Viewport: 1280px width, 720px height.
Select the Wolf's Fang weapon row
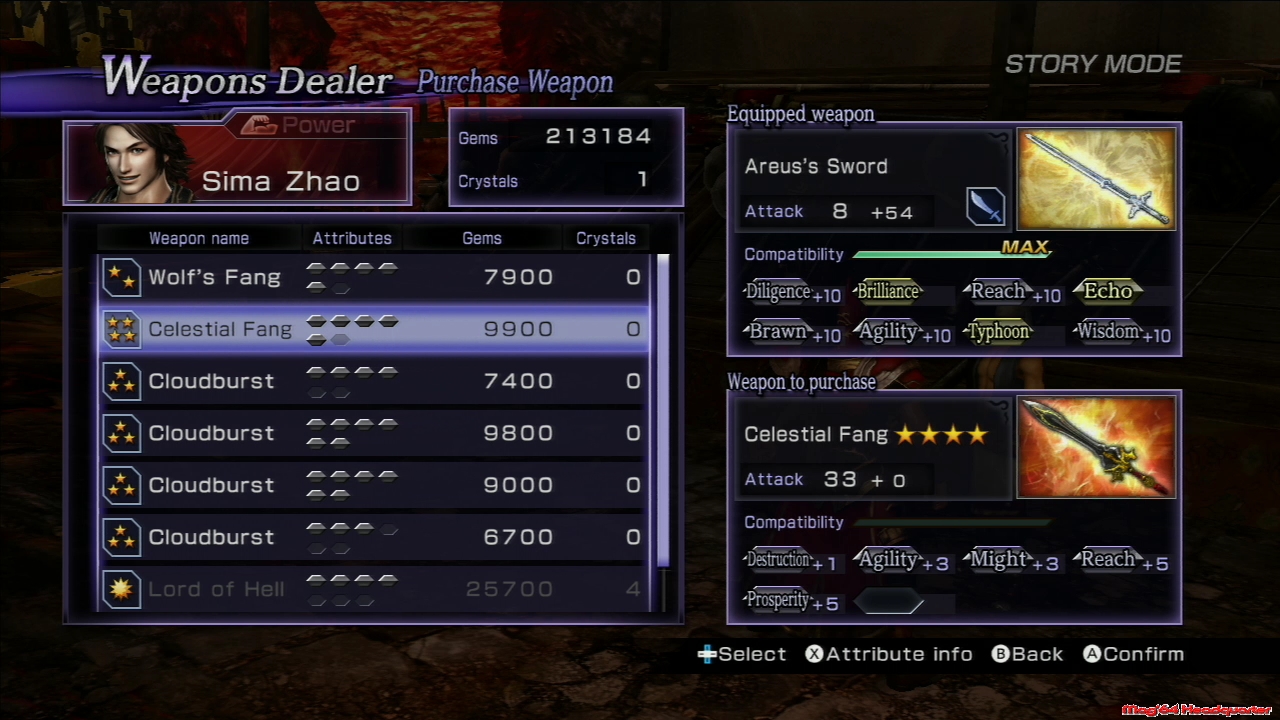point(375,277)
